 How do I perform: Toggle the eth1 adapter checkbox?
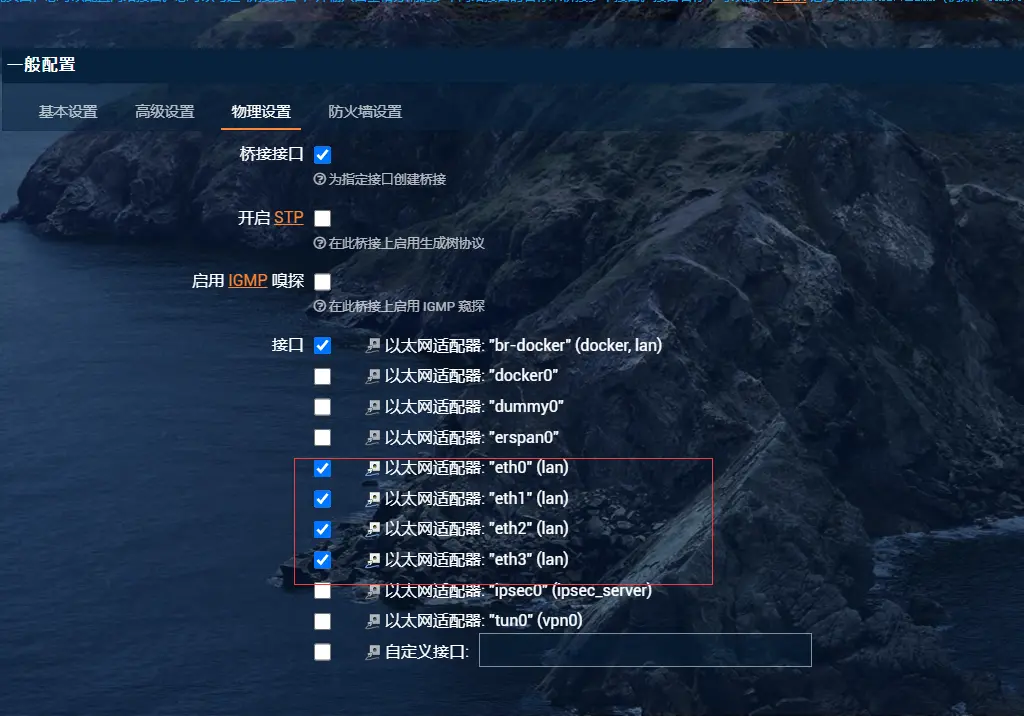322,498
